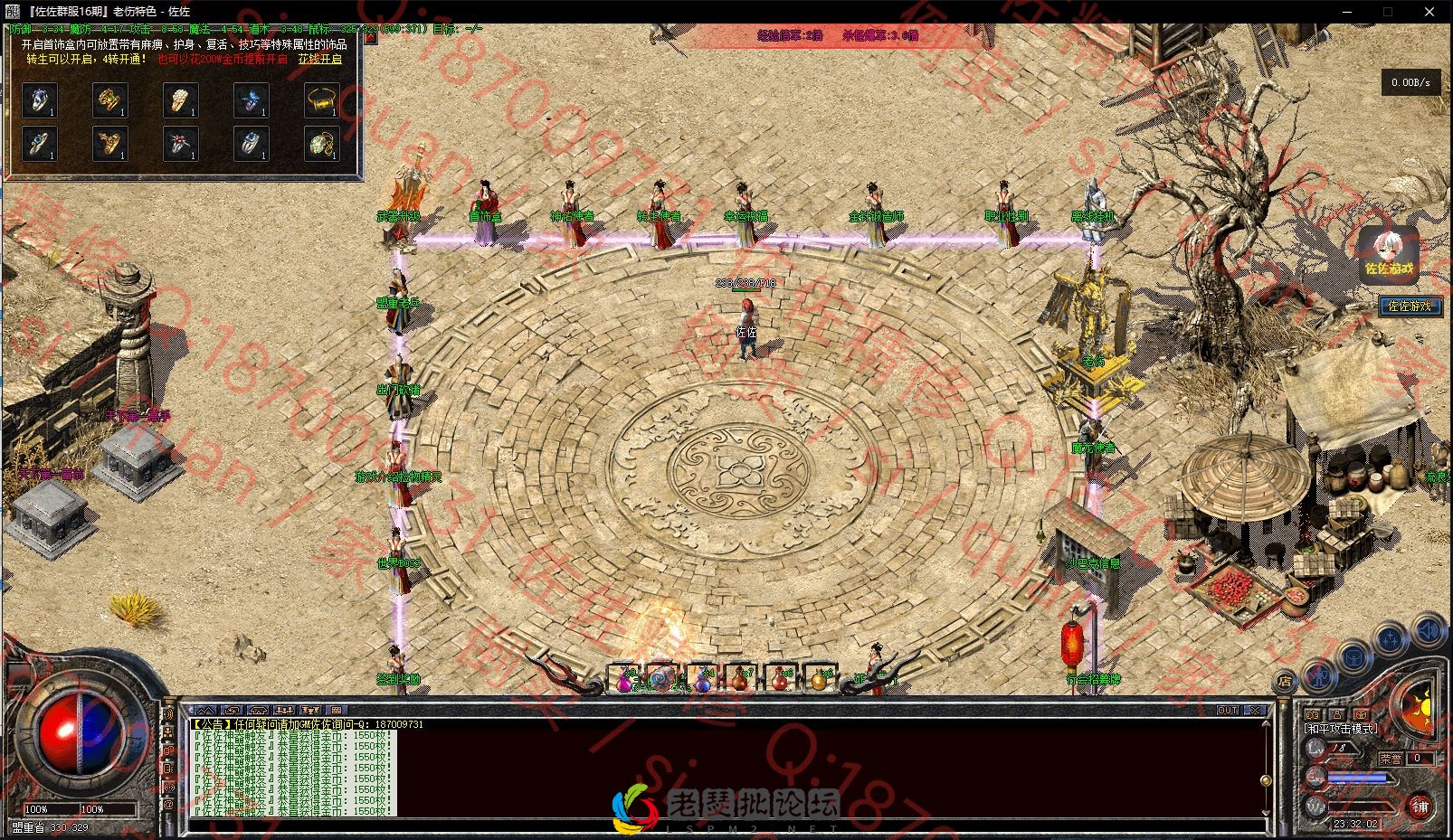Open the red 铺 stall button
The width and height of the screenshot is (1453, 840).
(1419, 806)
